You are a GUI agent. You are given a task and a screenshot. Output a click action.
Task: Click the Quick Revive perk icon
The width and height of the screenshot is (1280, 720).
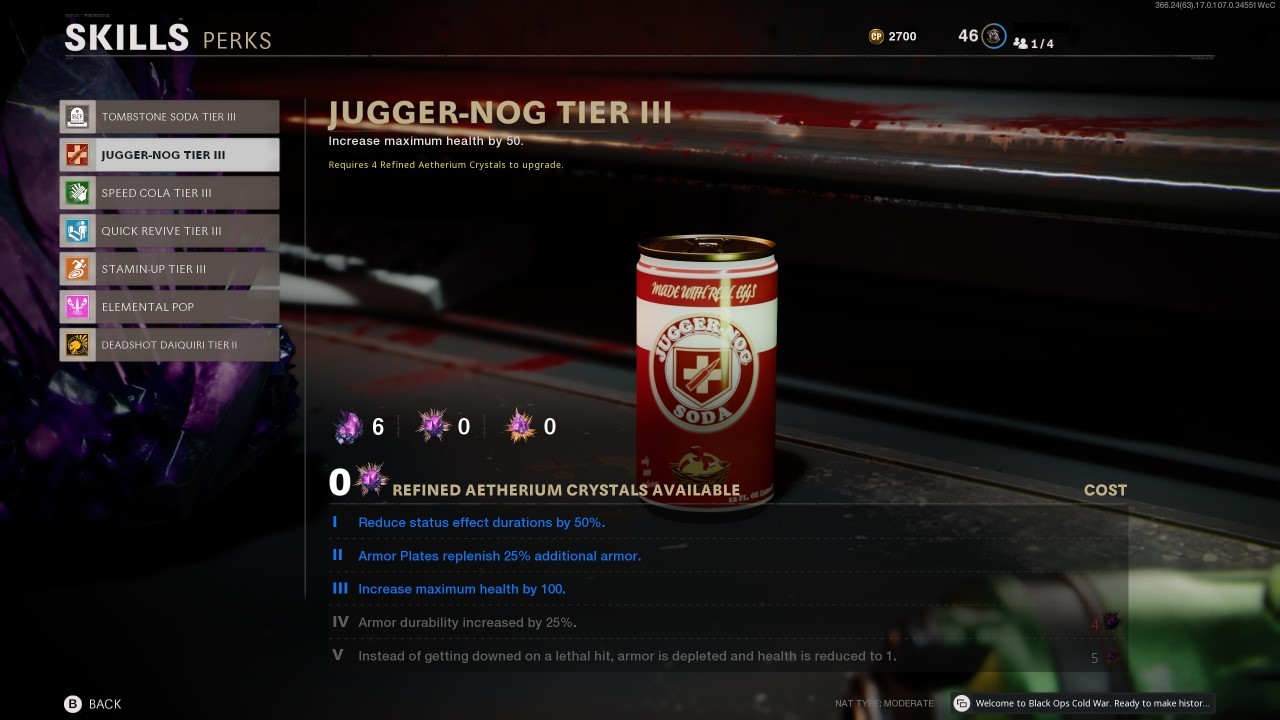(x=77, y=230)
